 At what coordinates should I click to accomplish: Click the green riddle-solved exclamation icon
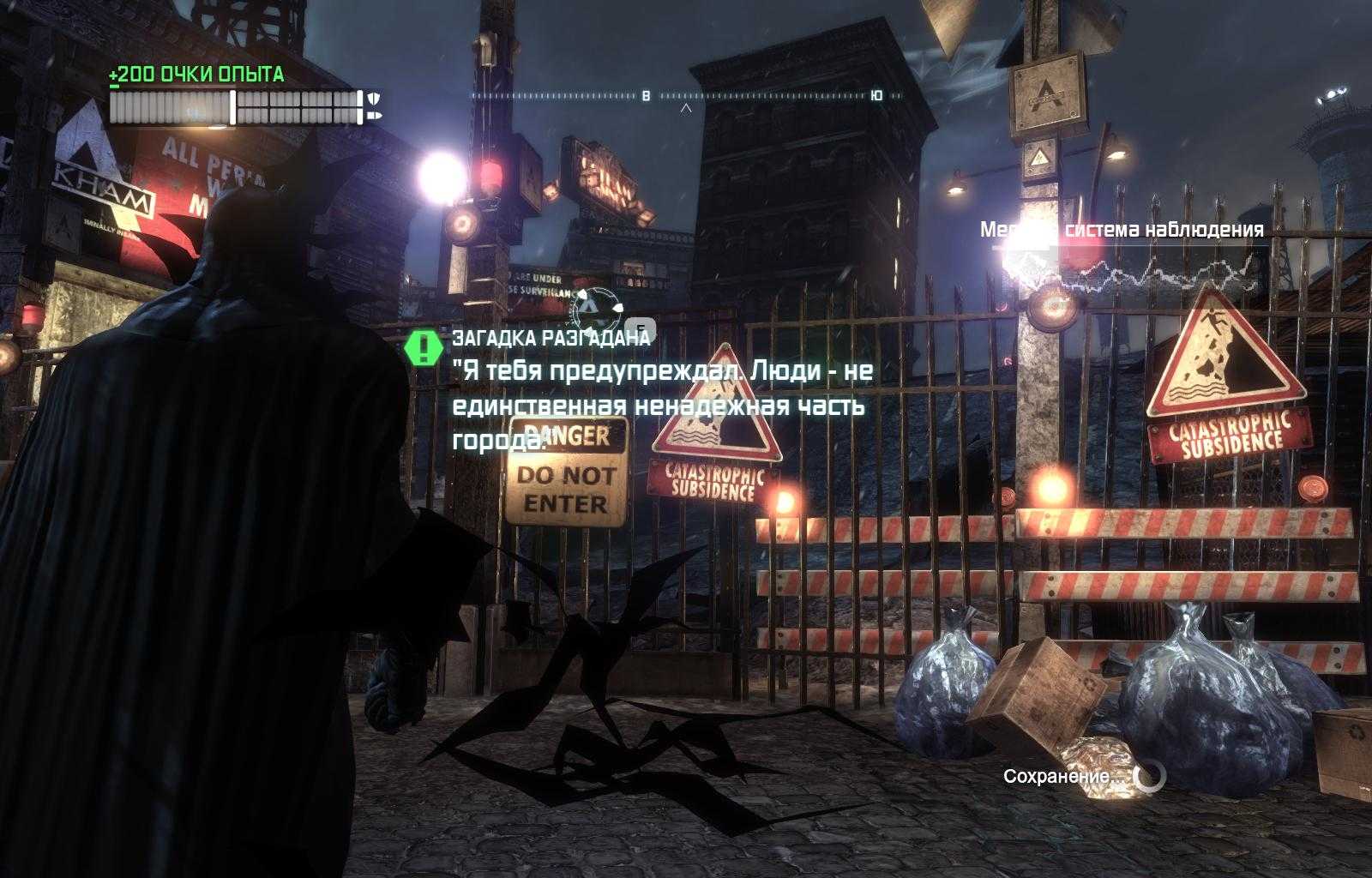coord(424,347)
